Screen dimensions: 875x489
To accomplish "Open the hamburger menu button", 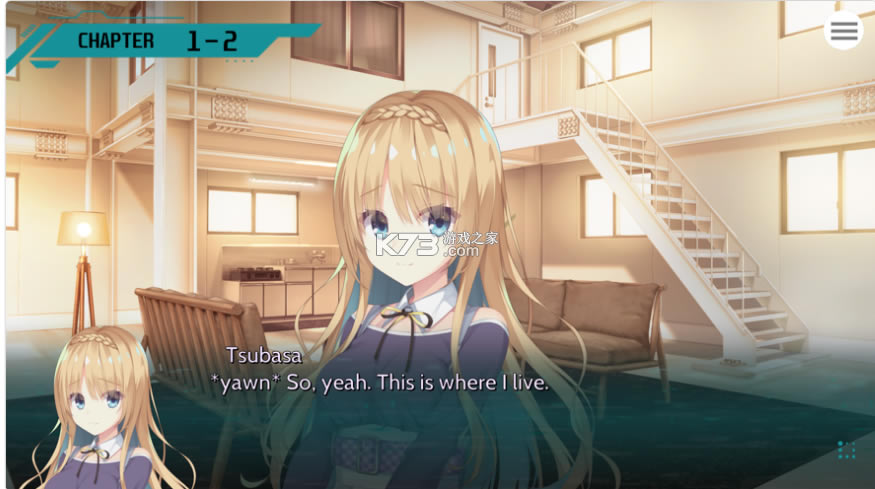I will tap(844, 31).
